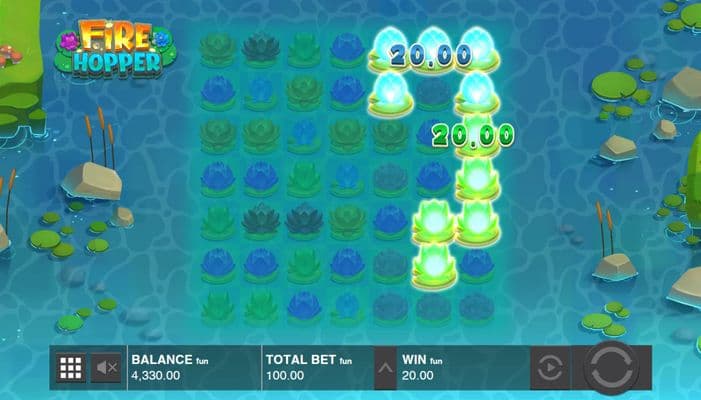Expand the total bet arrow
Viewport: 701px width, 400px height.
(x=385, y=369)
